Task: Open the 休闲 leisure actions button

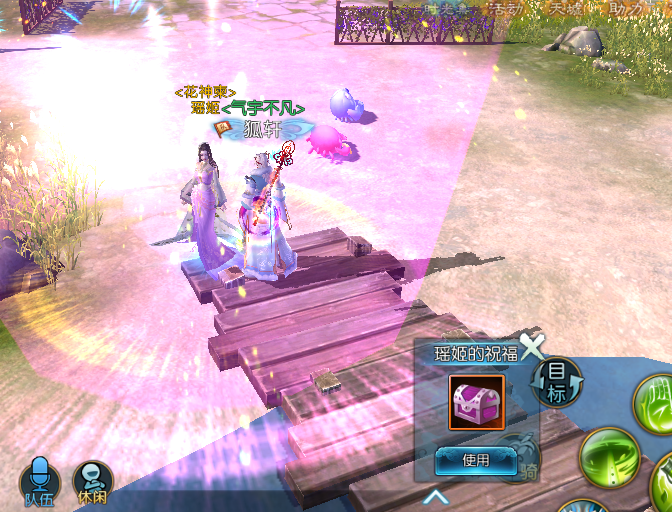Action: (x=92, y=481)
